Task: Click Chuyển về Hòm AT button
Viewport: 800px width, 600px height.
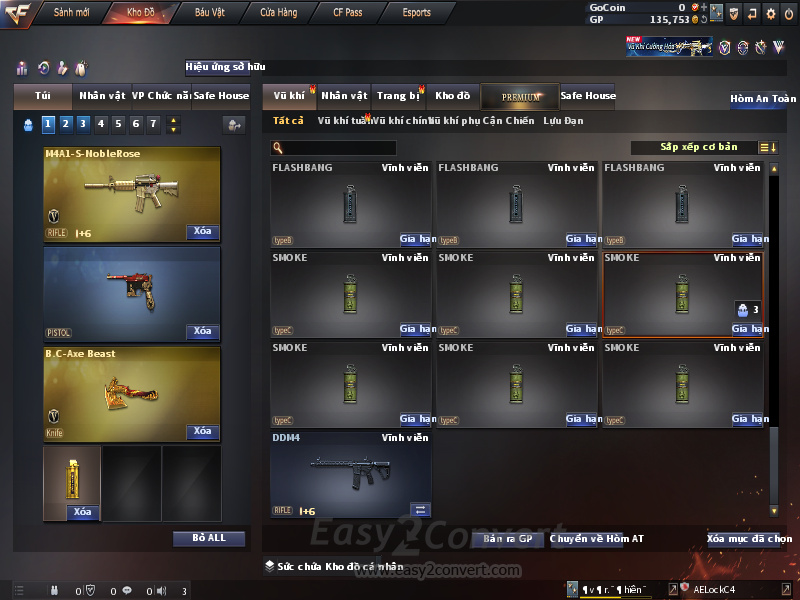Action: [x=596, y=539]
